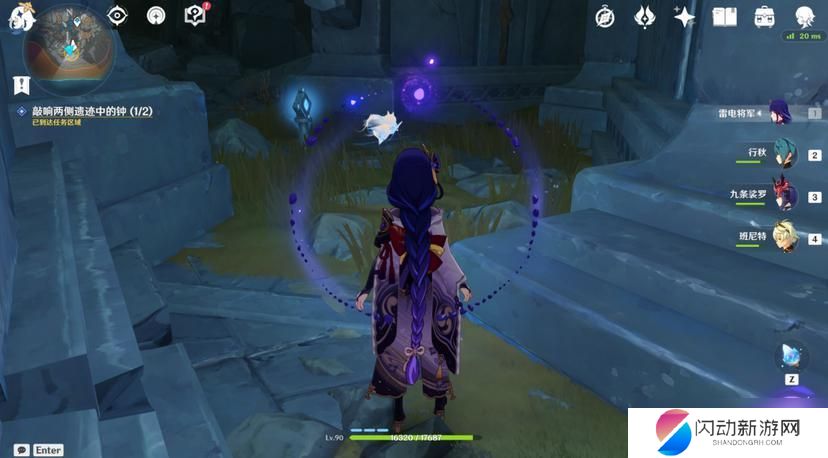Click the quest exclamation marker icon

click(x=20, y=85)
